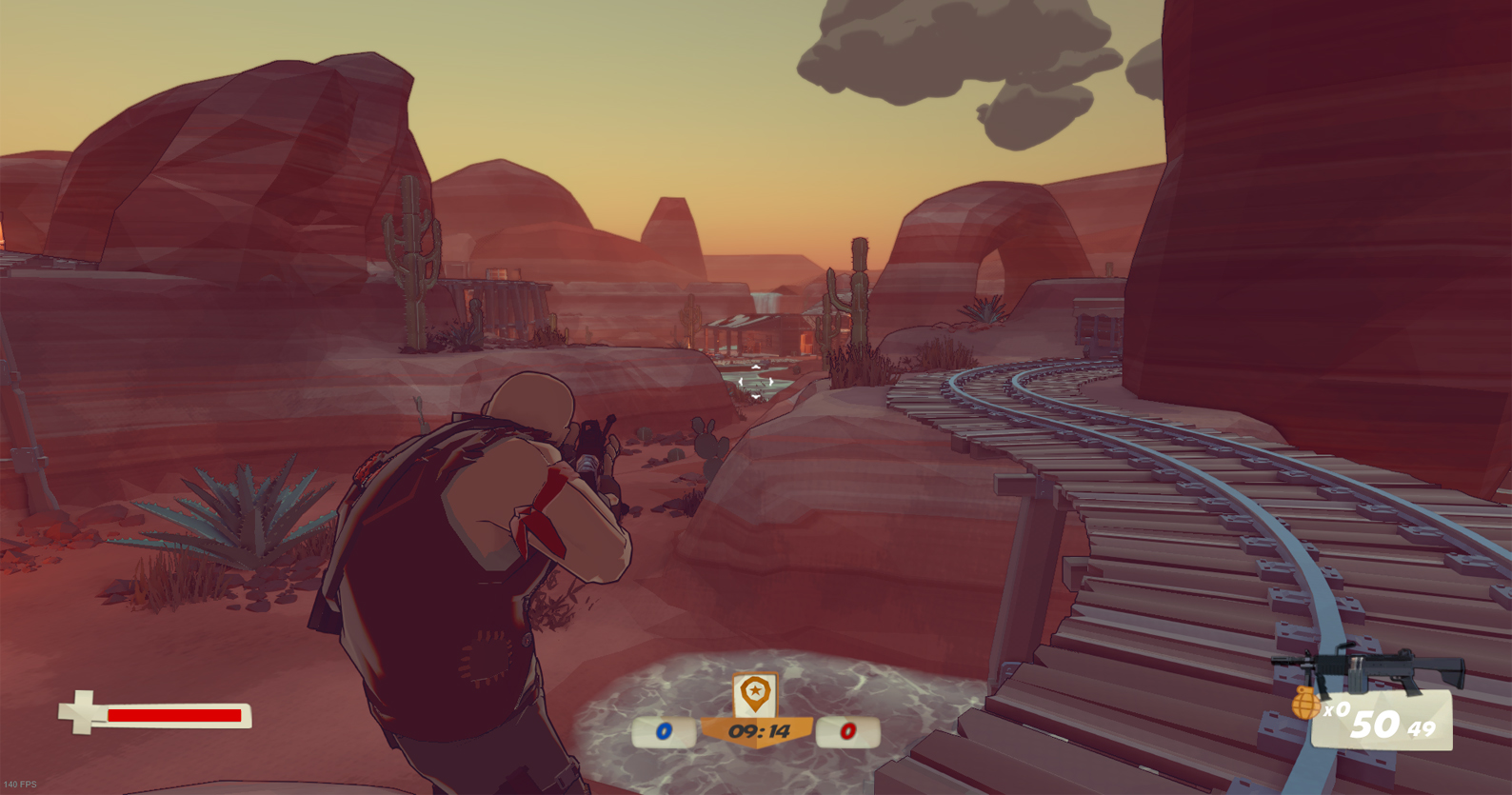Viewport: 1512px width, 795px height.
Task: Click the large ammo count 50
Action: coord(1377,725)
